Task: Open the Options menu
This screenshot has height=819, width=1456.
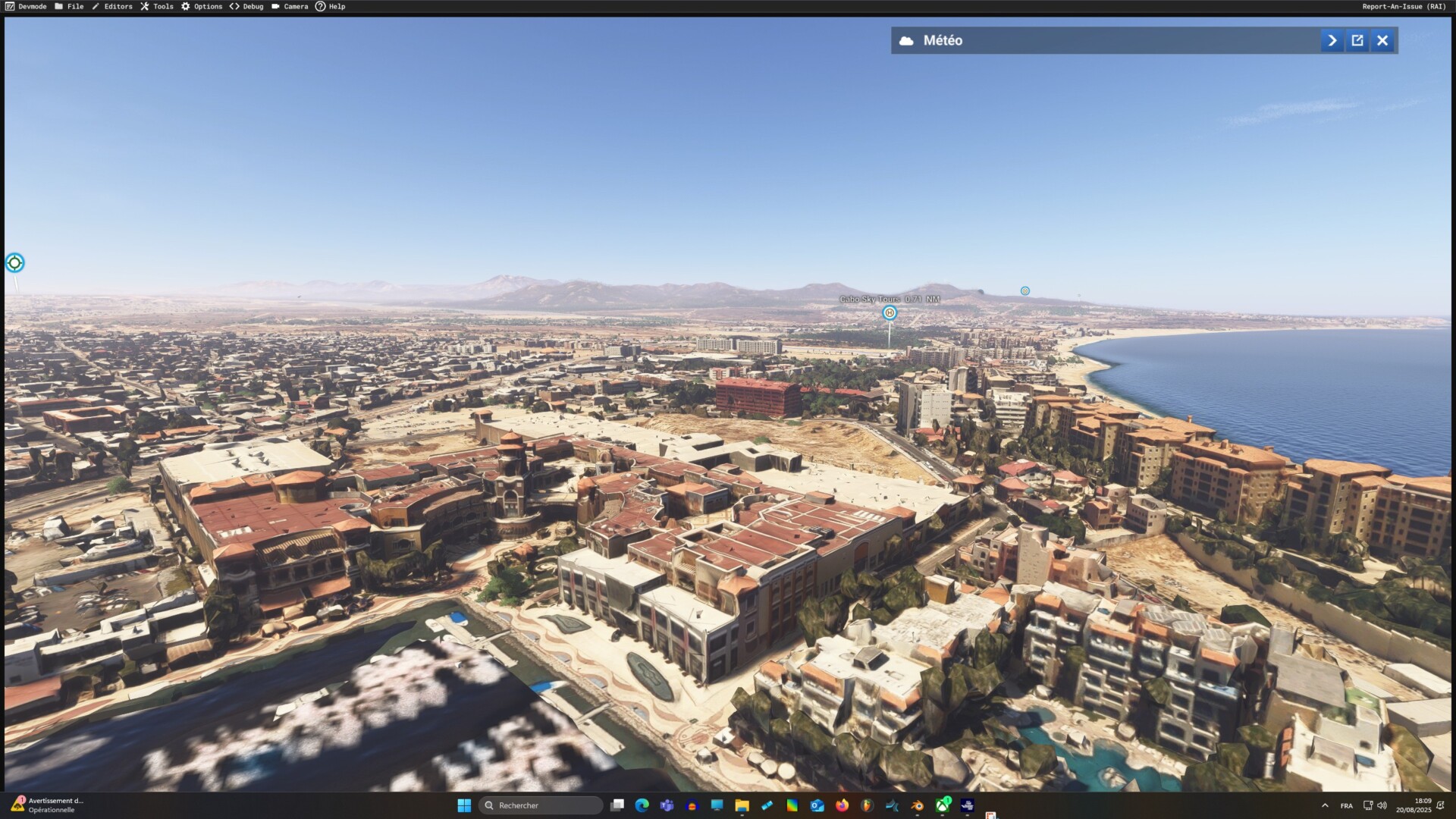Action: [202, 7]
